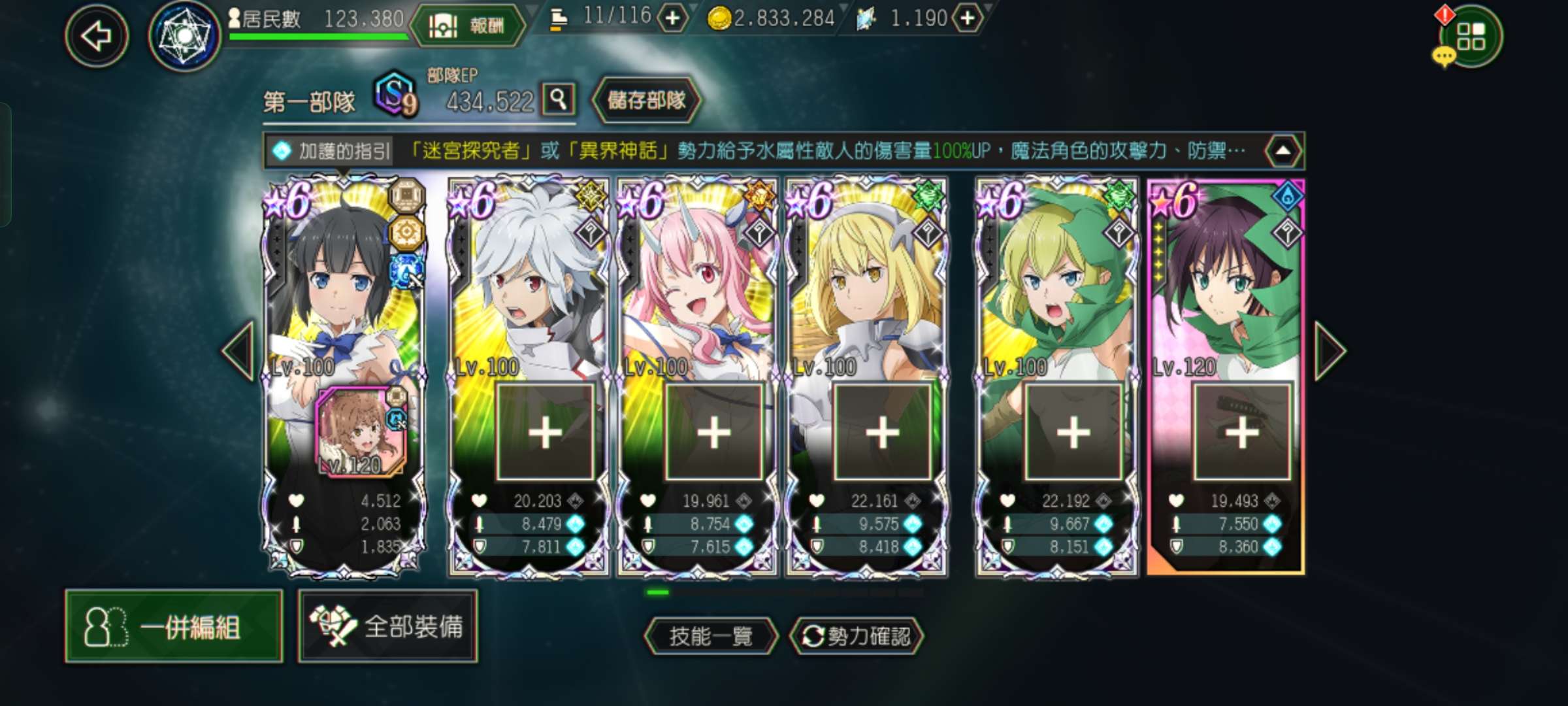
Task: Switch to the next party with right arrow
Action: (x=1330, y=351)
